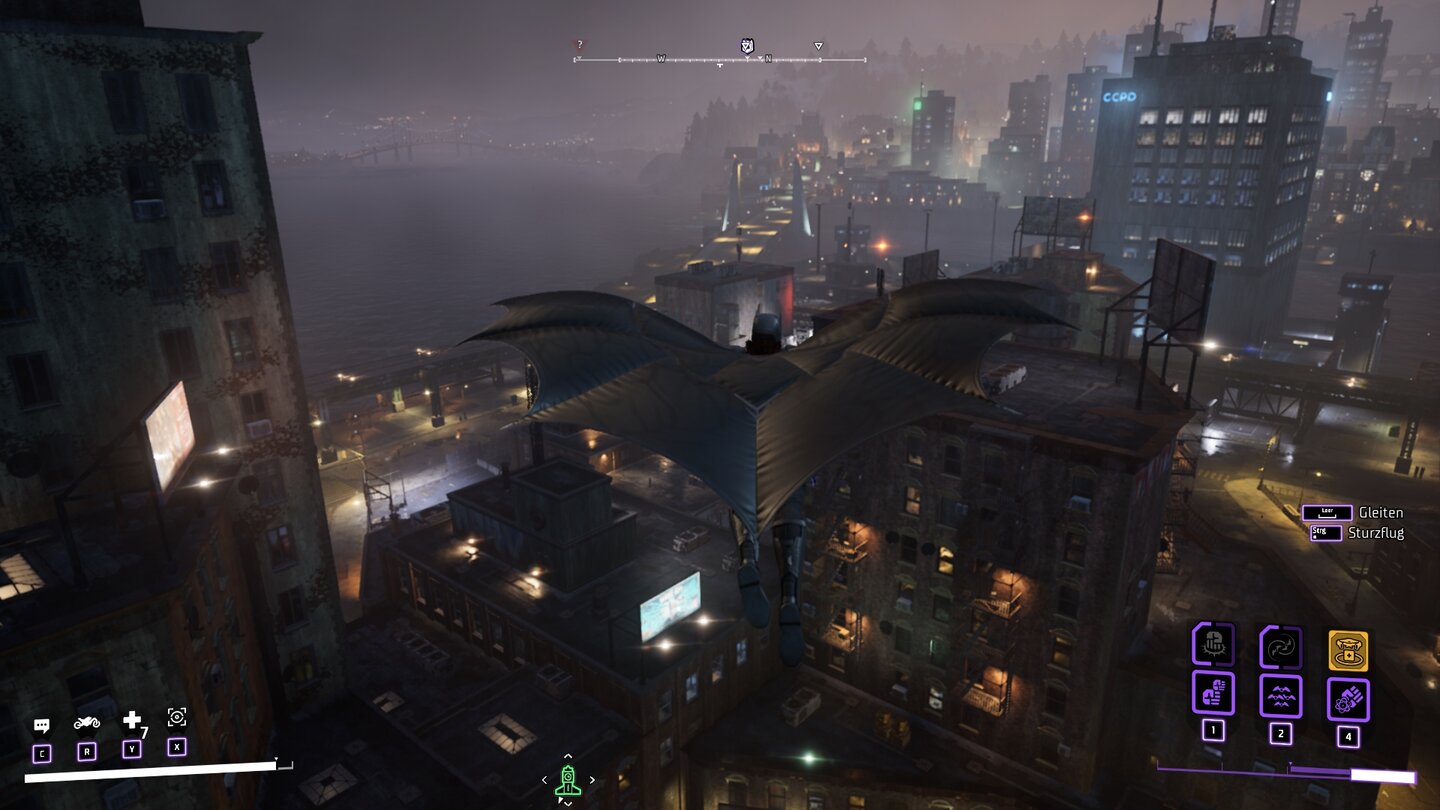The image size is (1440, 810).
Task: Summon the Batcycle with the motorcycle icon
Action: pyautogui.click(x=87, y=722)
